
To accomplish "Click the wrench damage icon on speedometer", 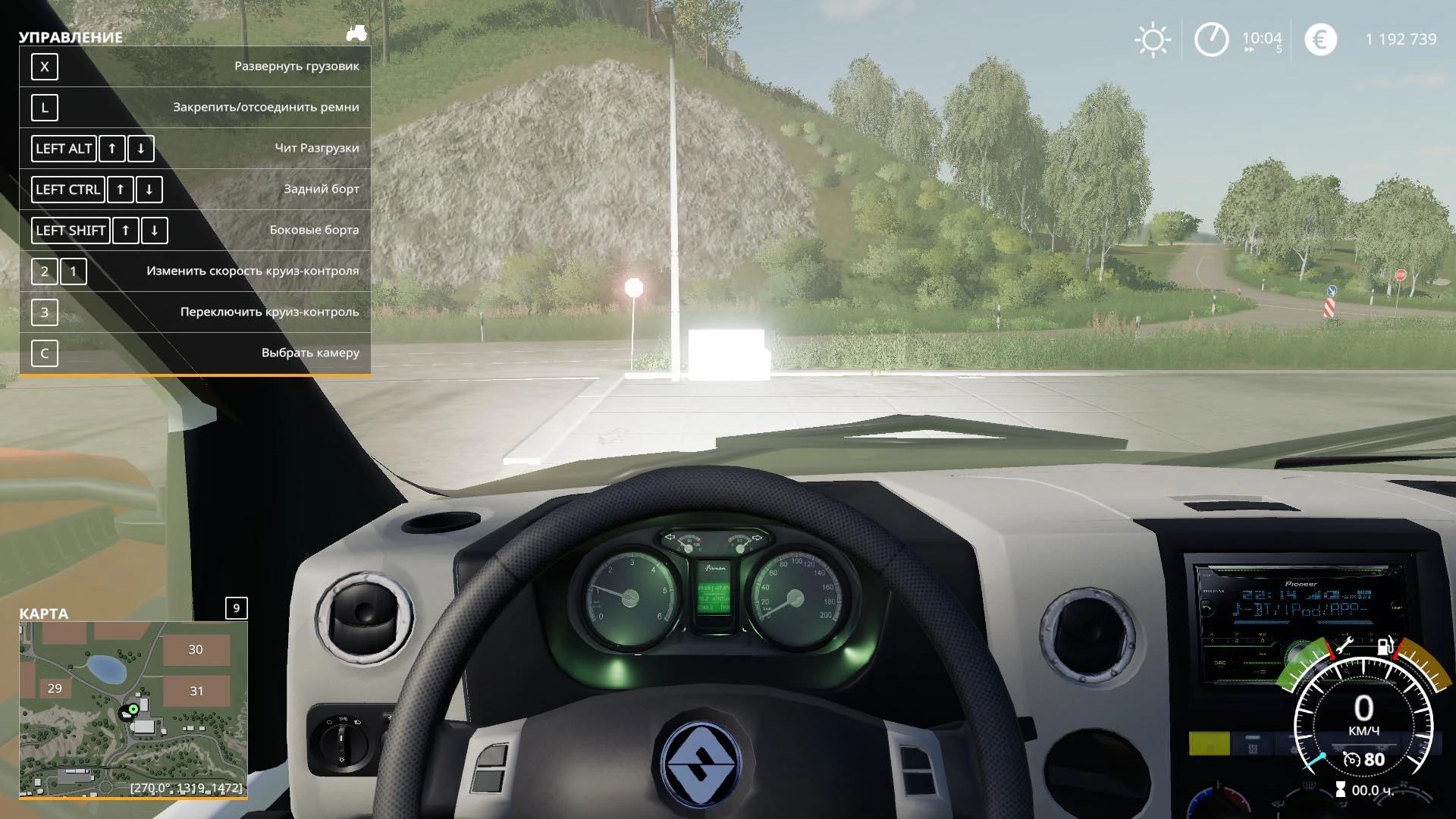I will tap(1344, 646).
